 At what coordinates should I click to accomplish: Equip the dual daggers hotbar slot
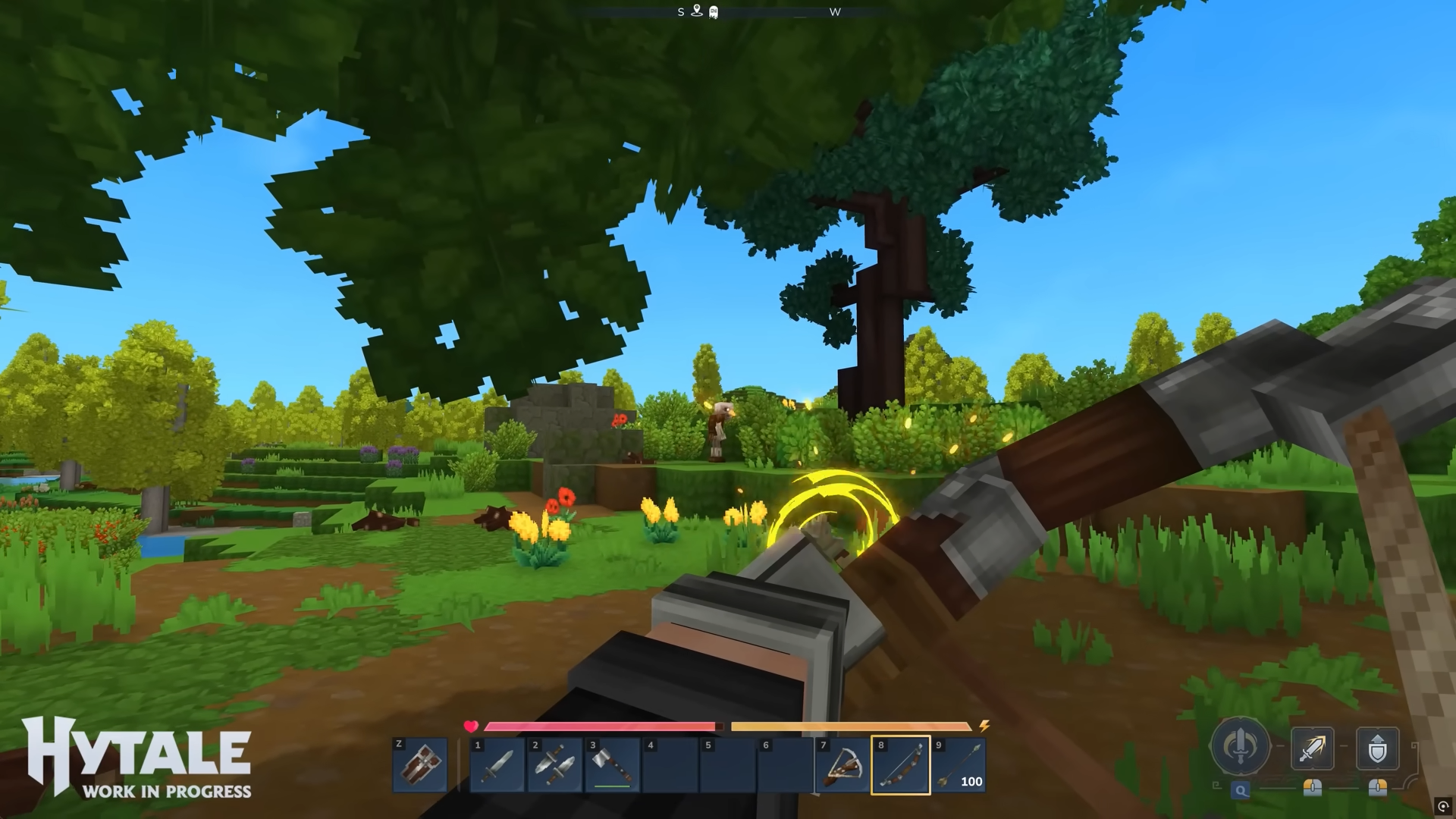(555, 765)
